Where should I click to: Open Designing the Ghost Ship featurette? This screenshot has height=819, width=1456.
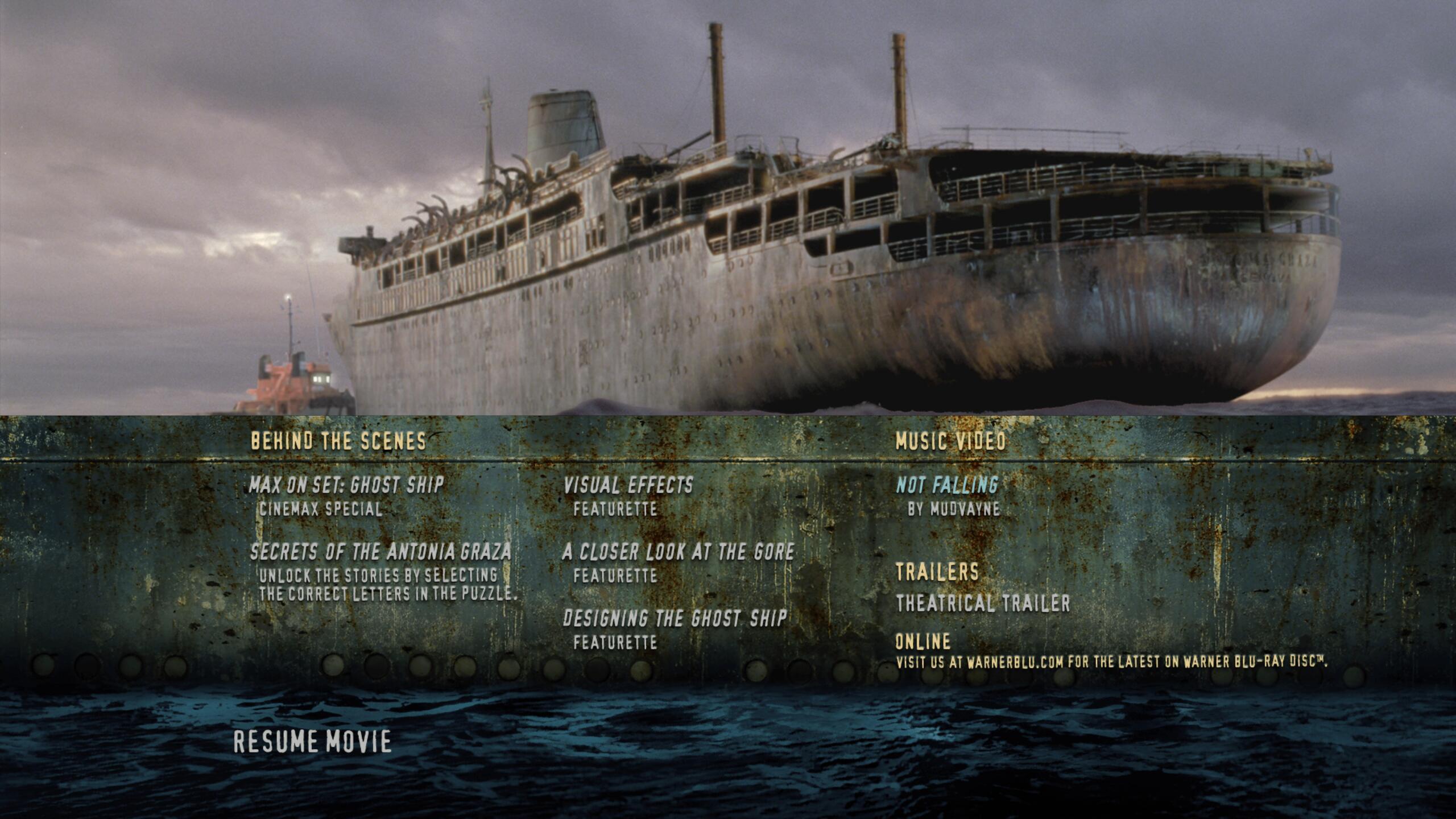tap(675, 619)
